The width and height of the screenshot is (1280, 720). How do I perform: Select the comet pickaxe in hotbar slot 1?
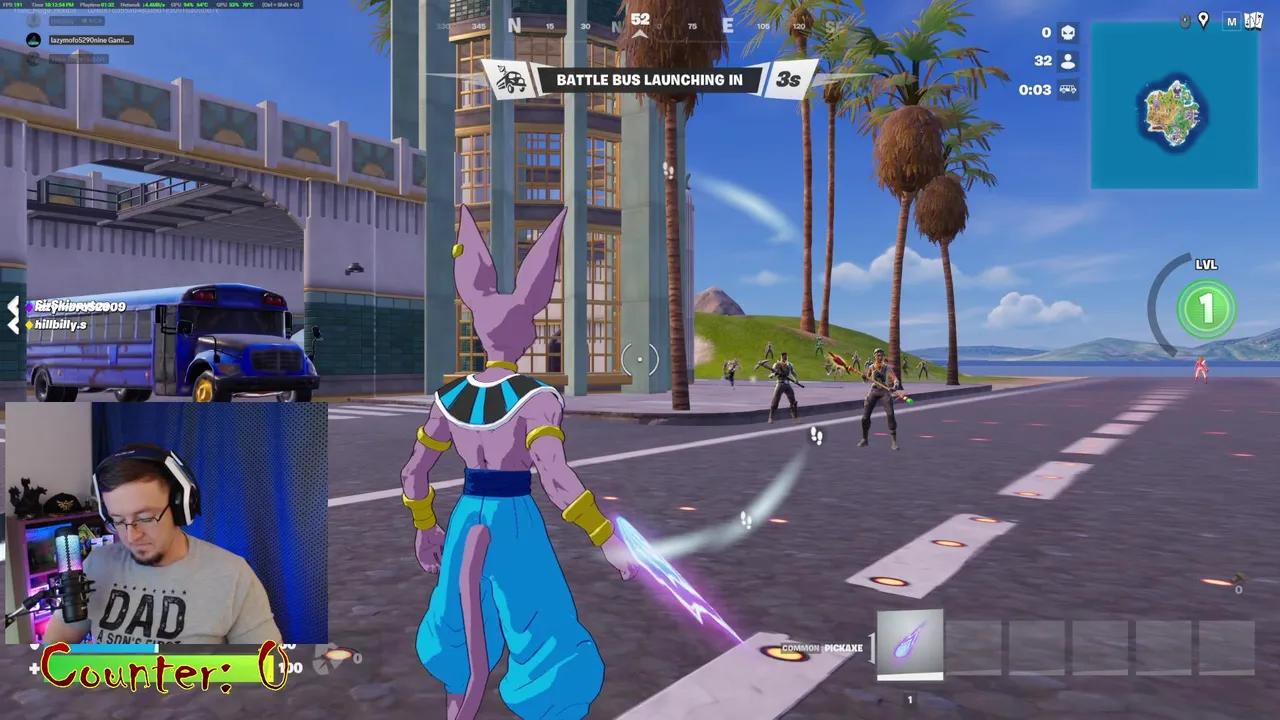(x=910, y=647)
